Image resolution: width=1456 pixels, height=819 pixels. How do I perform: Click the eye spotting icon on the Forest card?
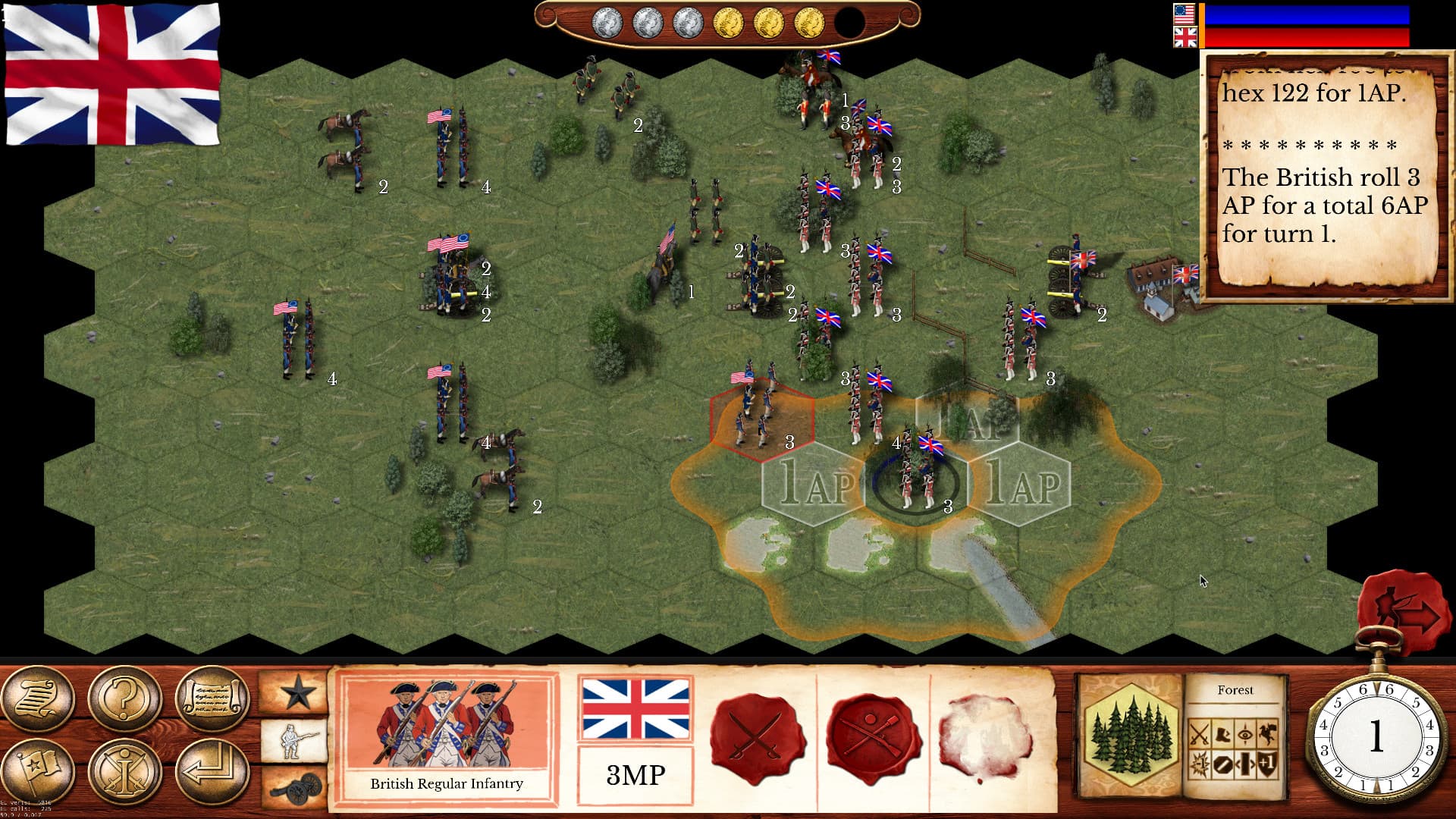[1246, 733]
